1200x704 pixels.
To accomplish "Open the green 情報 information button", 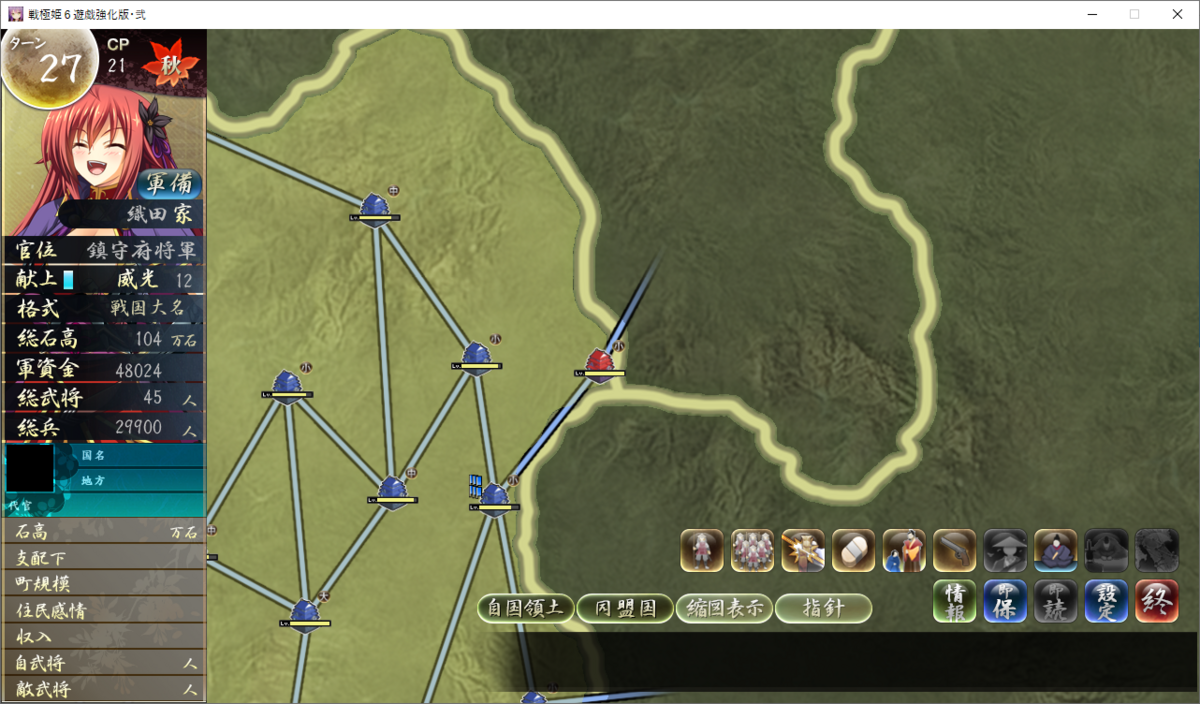I will point(955,602).
